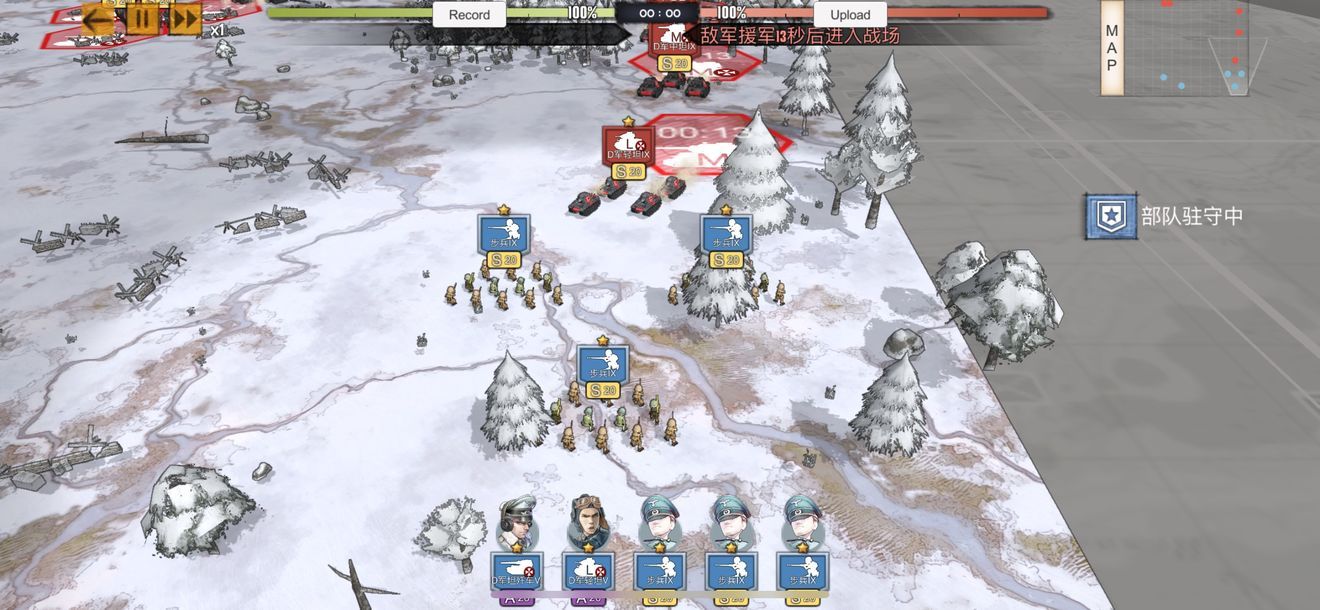
Task: Click the back arrow button
Action: [98, 17]
